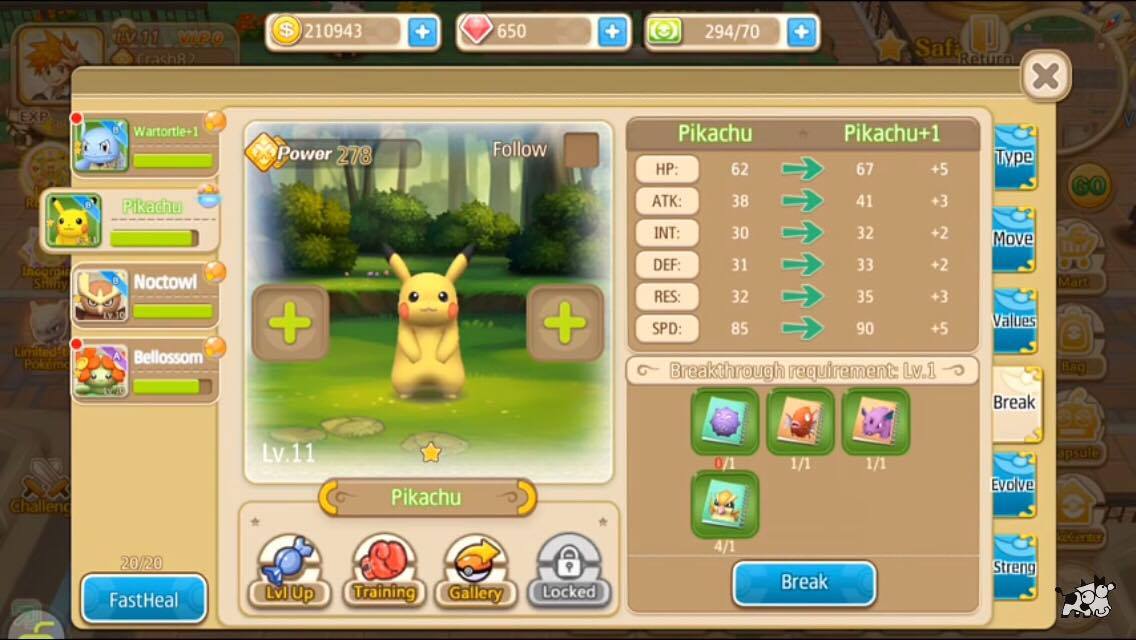The height and width of the screenshot is (640, 1136).
Task: Hit the FastHeal button
Action: pyautogui.click(x=144, y=599)
